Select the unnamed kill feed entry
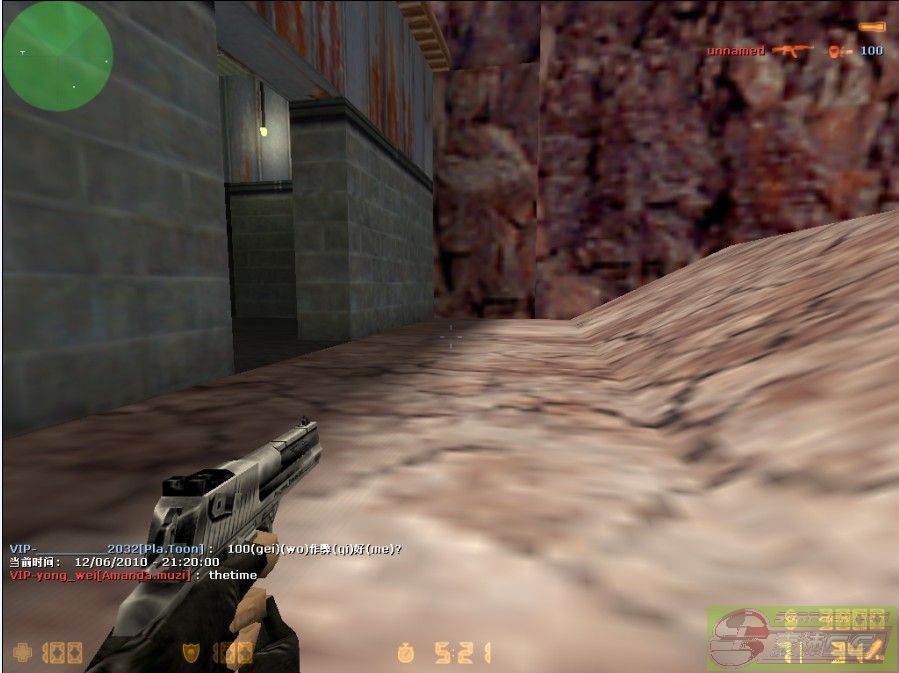Viewport: 899px width, 673px height. [795, 51]
